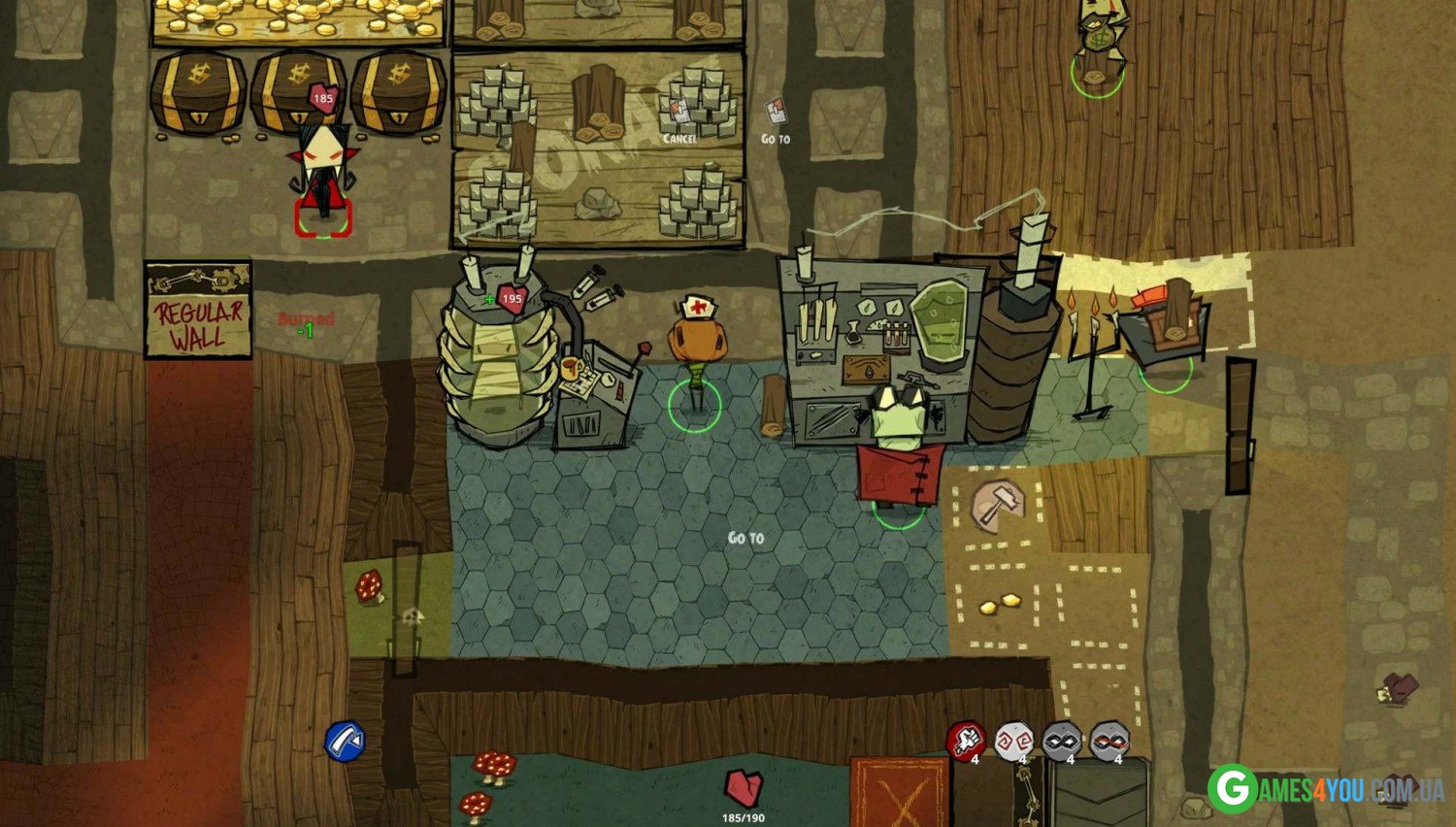1456x827 pixels.
Task: Use the white red-swirl eyes ability
Action: (1013, 741)
